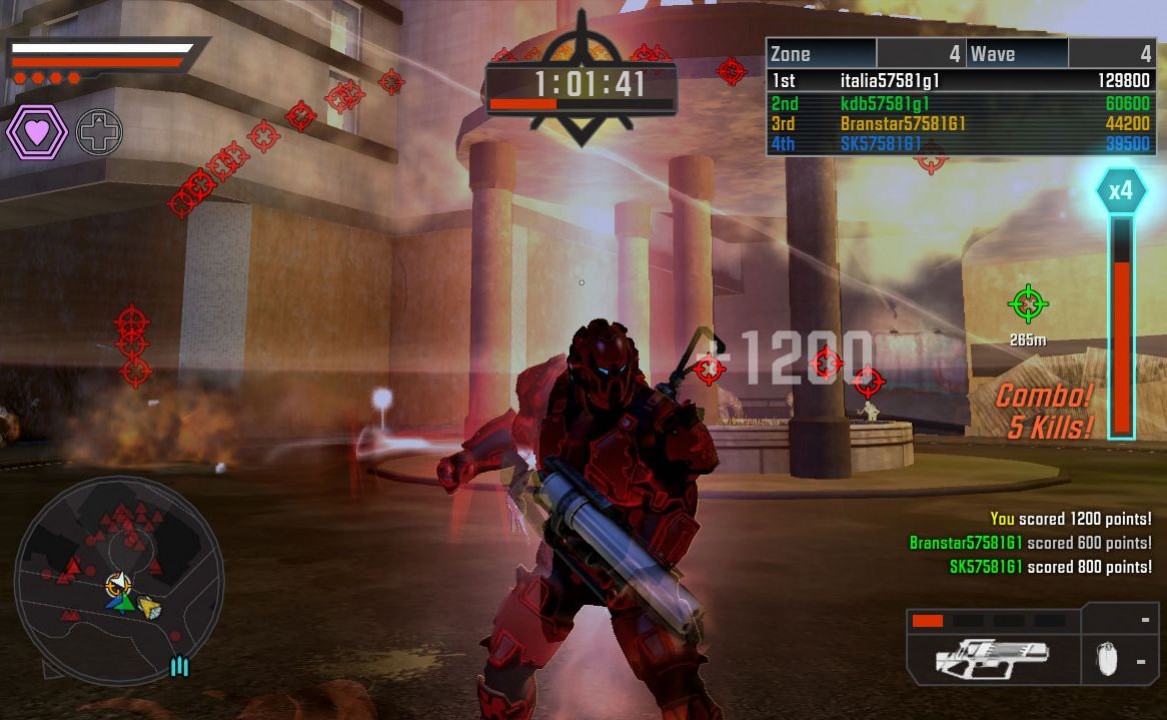Click the SK5758161 leaderboard row

[960, 145]
